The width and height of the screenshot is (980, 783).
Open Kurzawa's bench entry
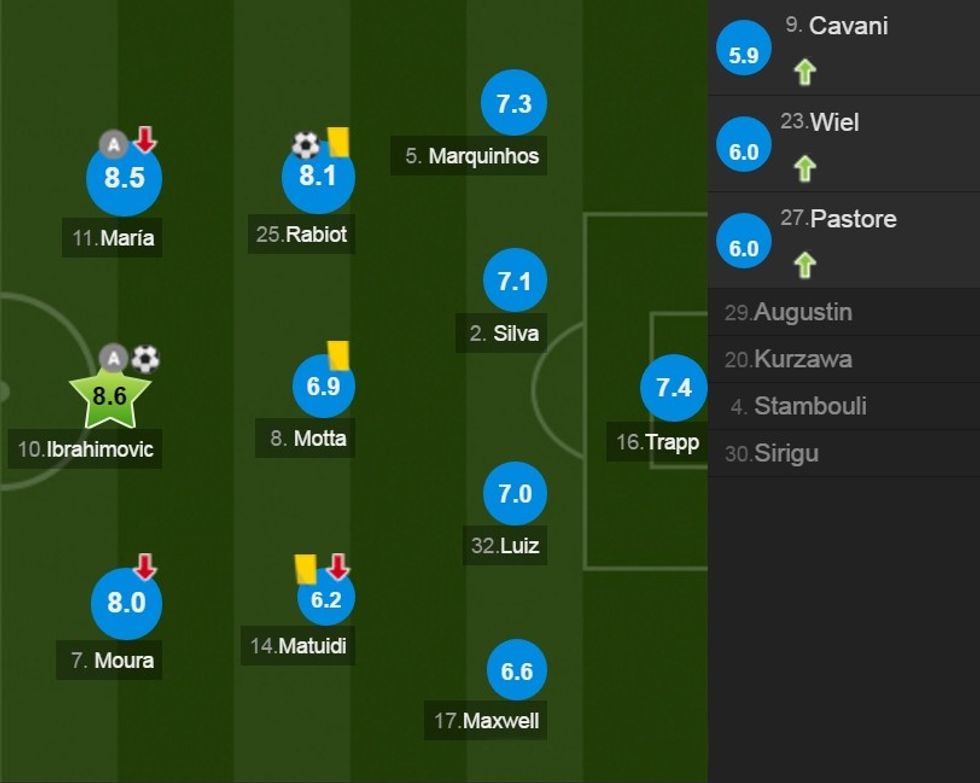click(x=844, y=359)
